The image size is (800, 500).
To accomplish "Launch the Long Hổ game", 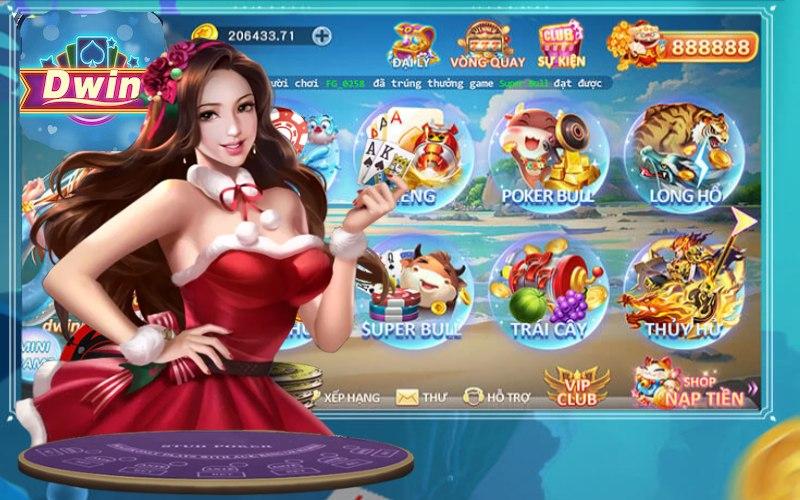I will [x=684, y=158].
